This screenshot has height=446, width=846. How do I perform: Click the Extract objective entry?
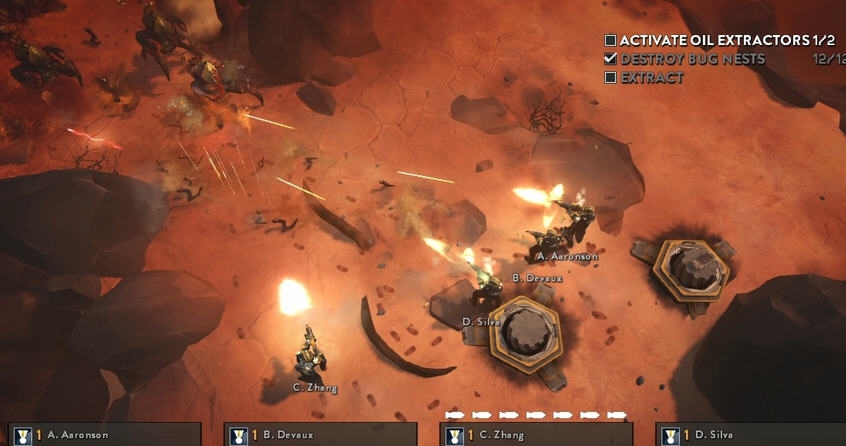[651, 77]
